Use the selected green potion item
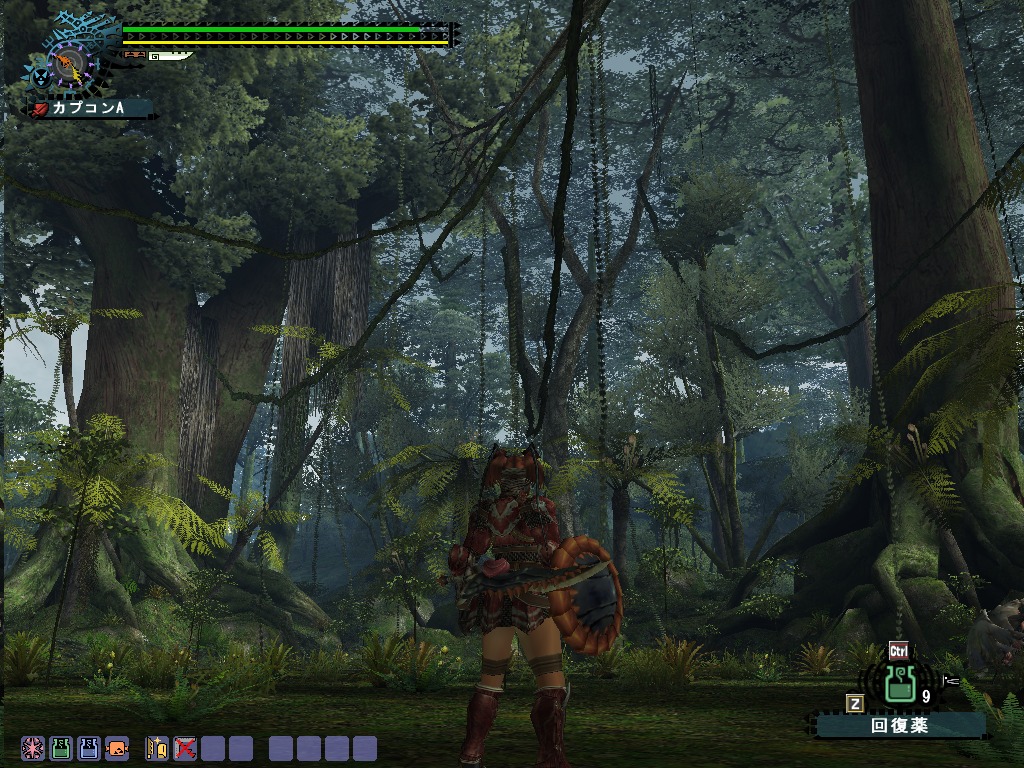The image size is (1024, 768). click(x=898, y=685)
